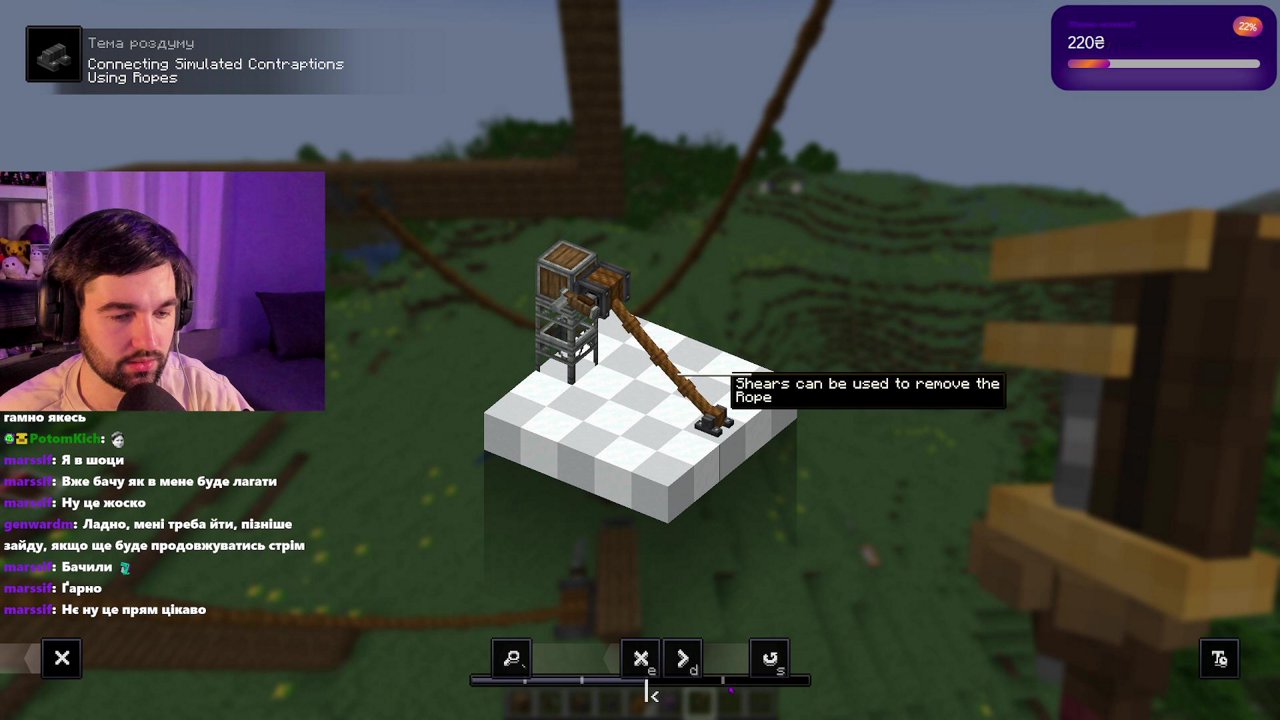The width and height of the screenshot is (1280, 720).
Task: Click the 'Shears can be used to remove the Rope' tooltip
Action: coord(866,390)
